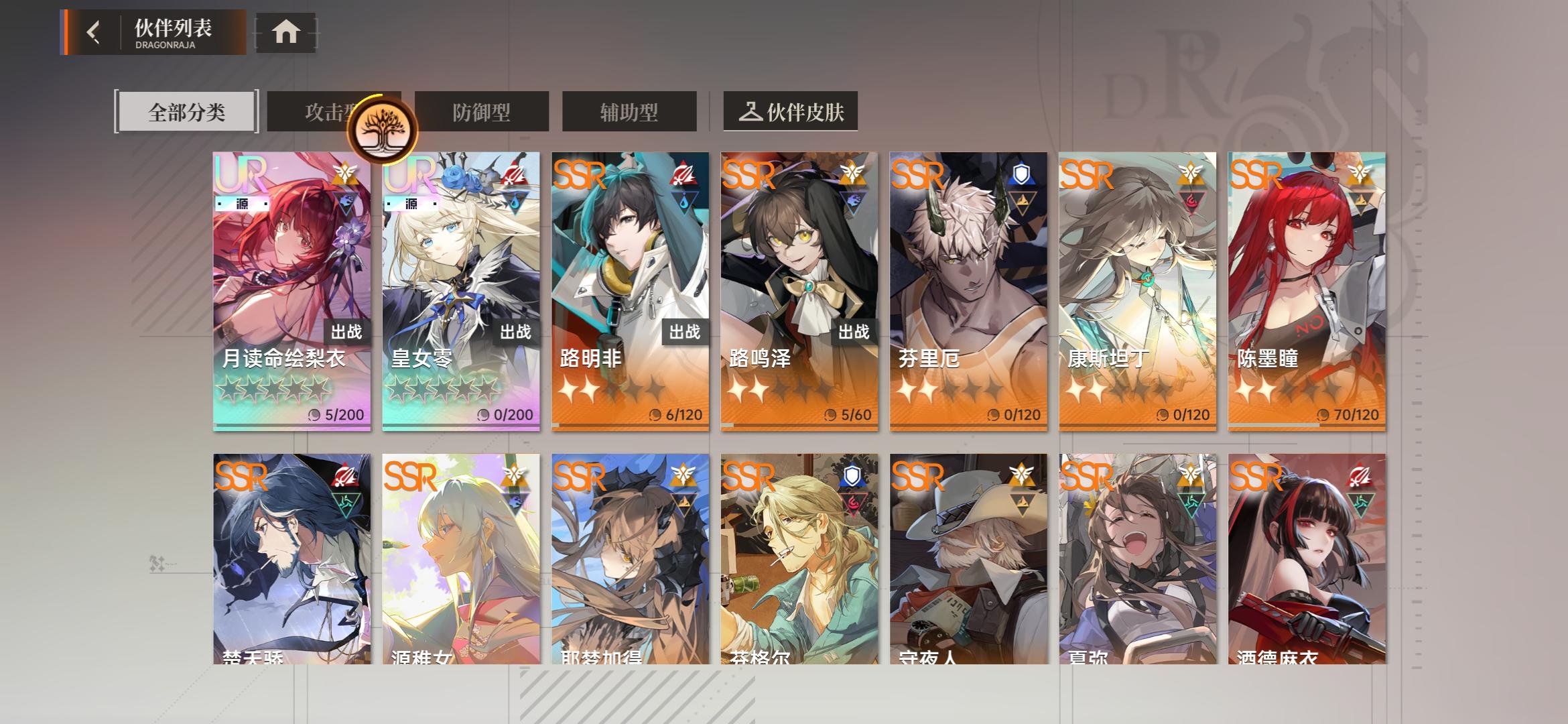The image size is (1568, 724).
Task: Open the 伙伴皮肤 partner skins screen
Action: (x=790, y=111)
